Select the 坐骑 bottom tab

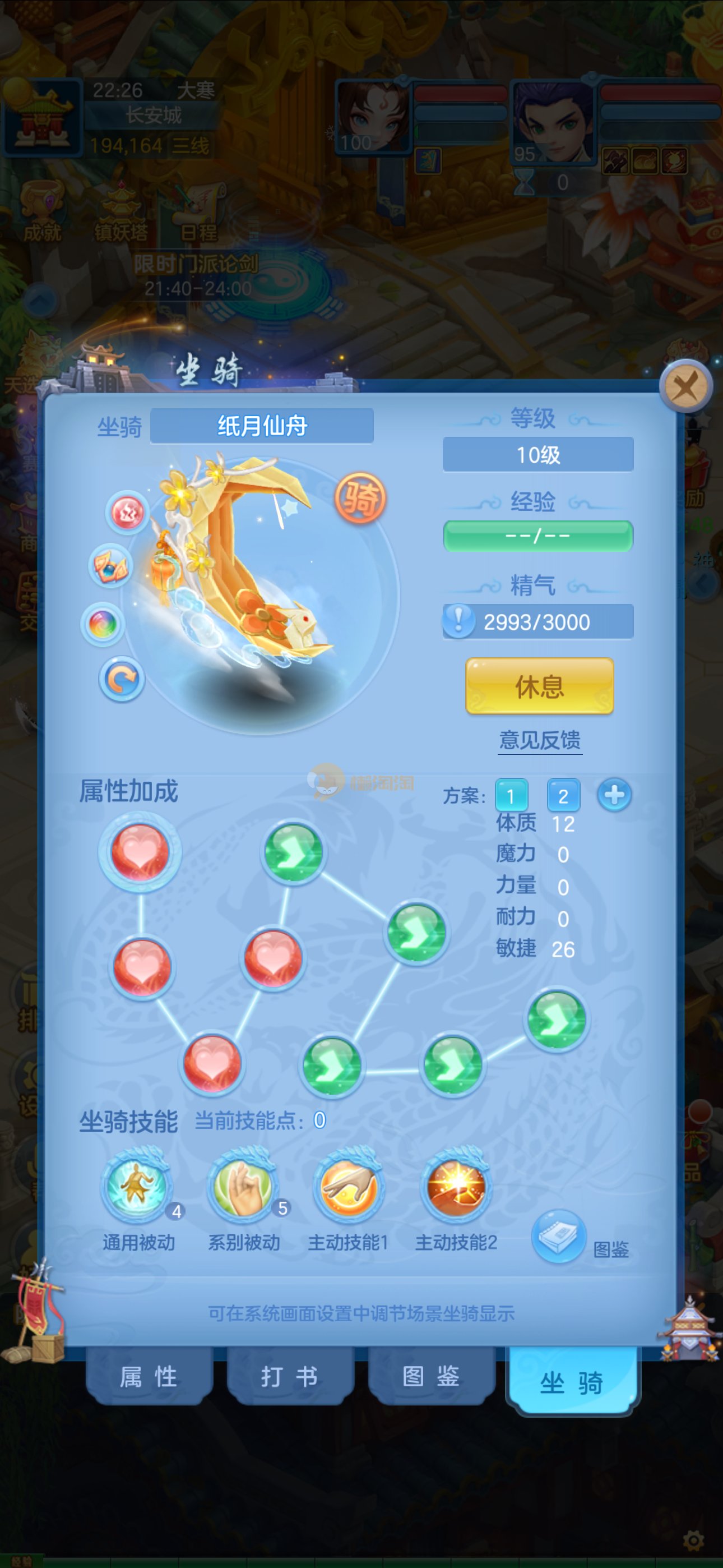(x=572, y=1382)
